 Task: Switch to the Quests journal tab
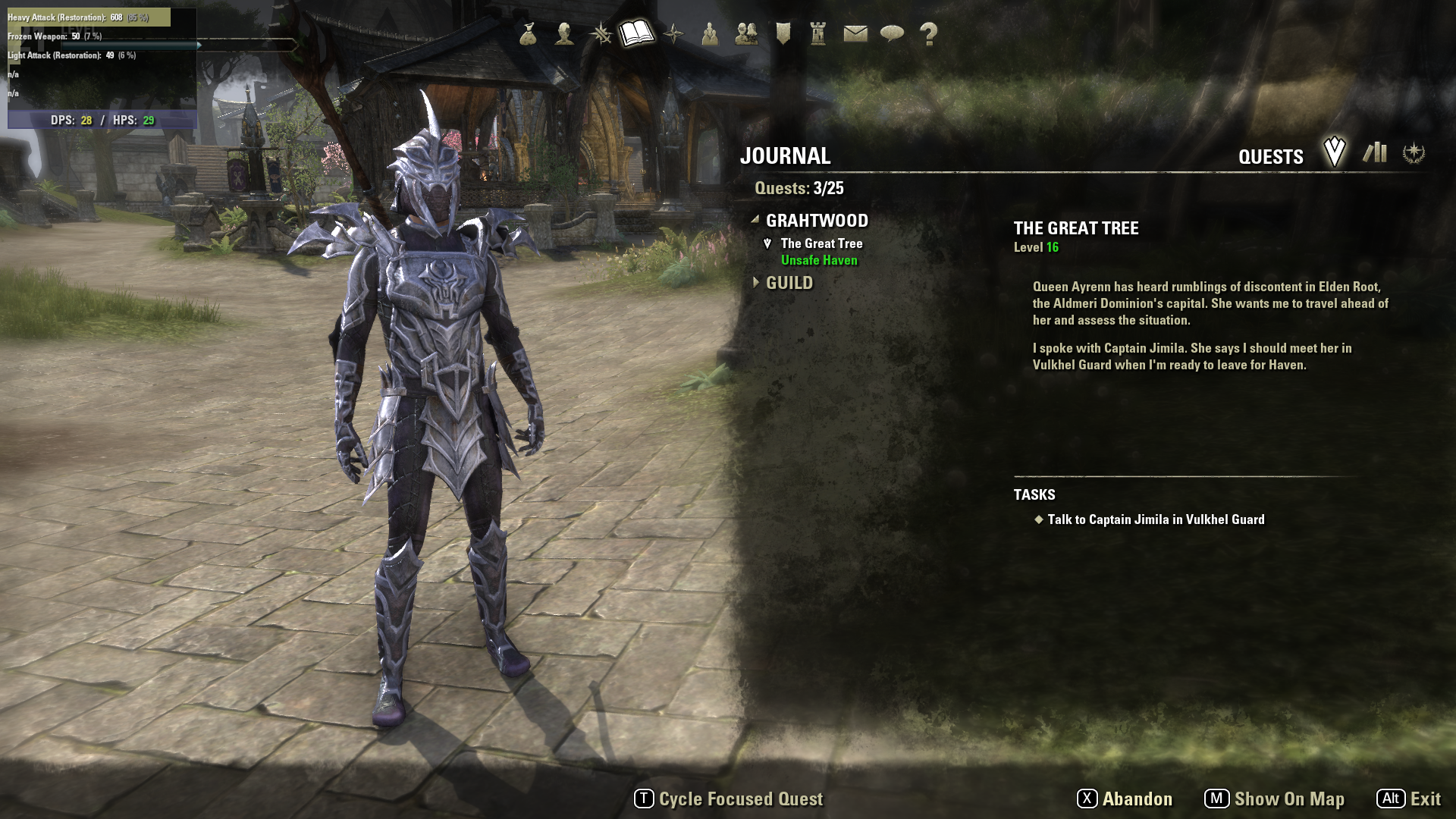coord(1334,152)
